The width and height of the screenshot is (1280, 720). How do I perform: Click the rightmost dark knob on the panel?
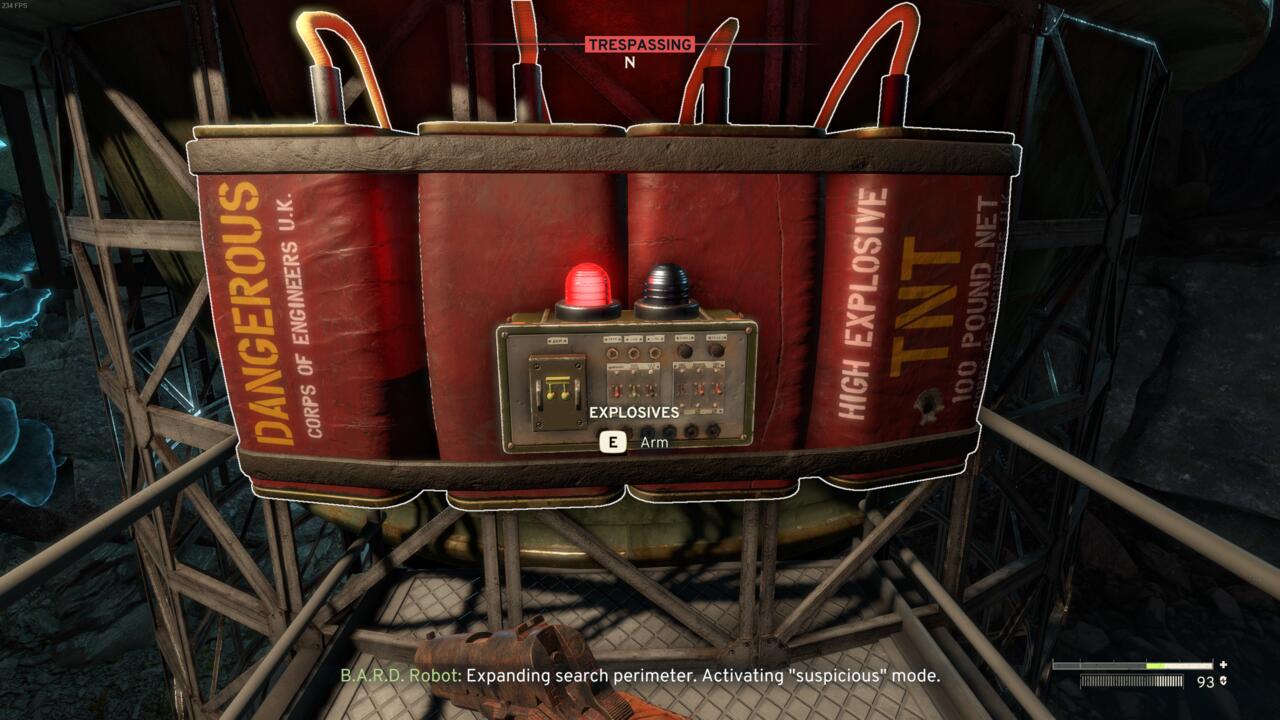(x=716, y=350)
